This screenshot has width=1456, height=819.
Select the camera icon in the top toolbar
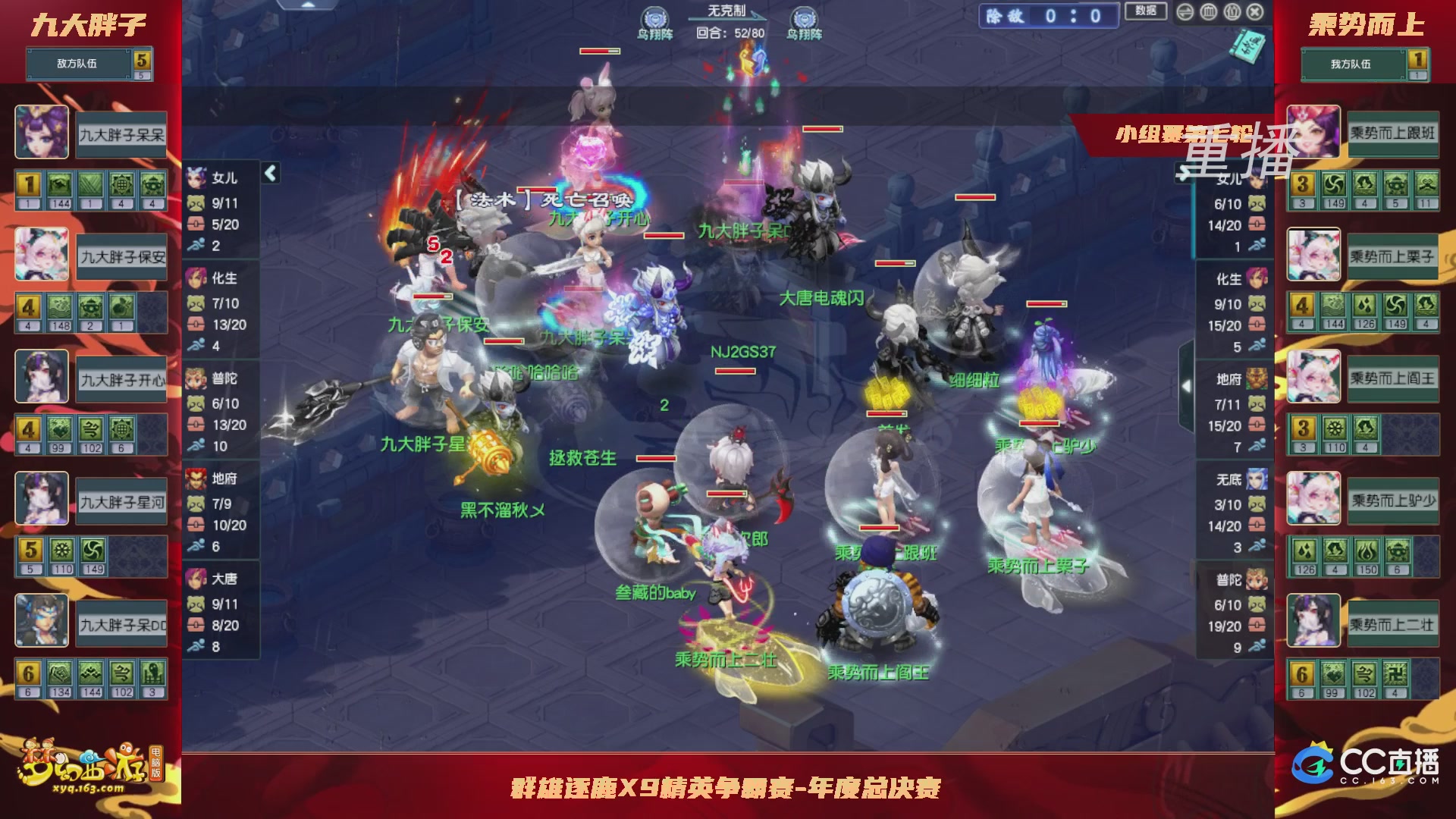tap(1232, 11)
